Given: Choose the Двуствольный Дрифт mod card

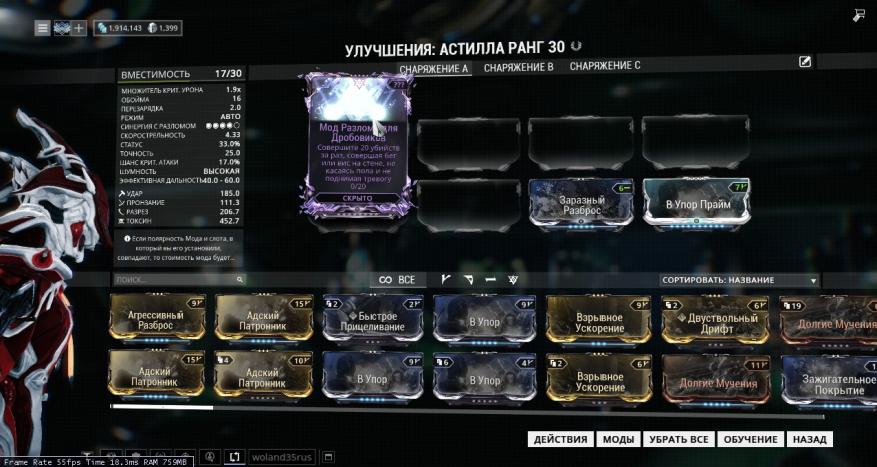Looking at the screenshot, I should click(x=715, y=318).
